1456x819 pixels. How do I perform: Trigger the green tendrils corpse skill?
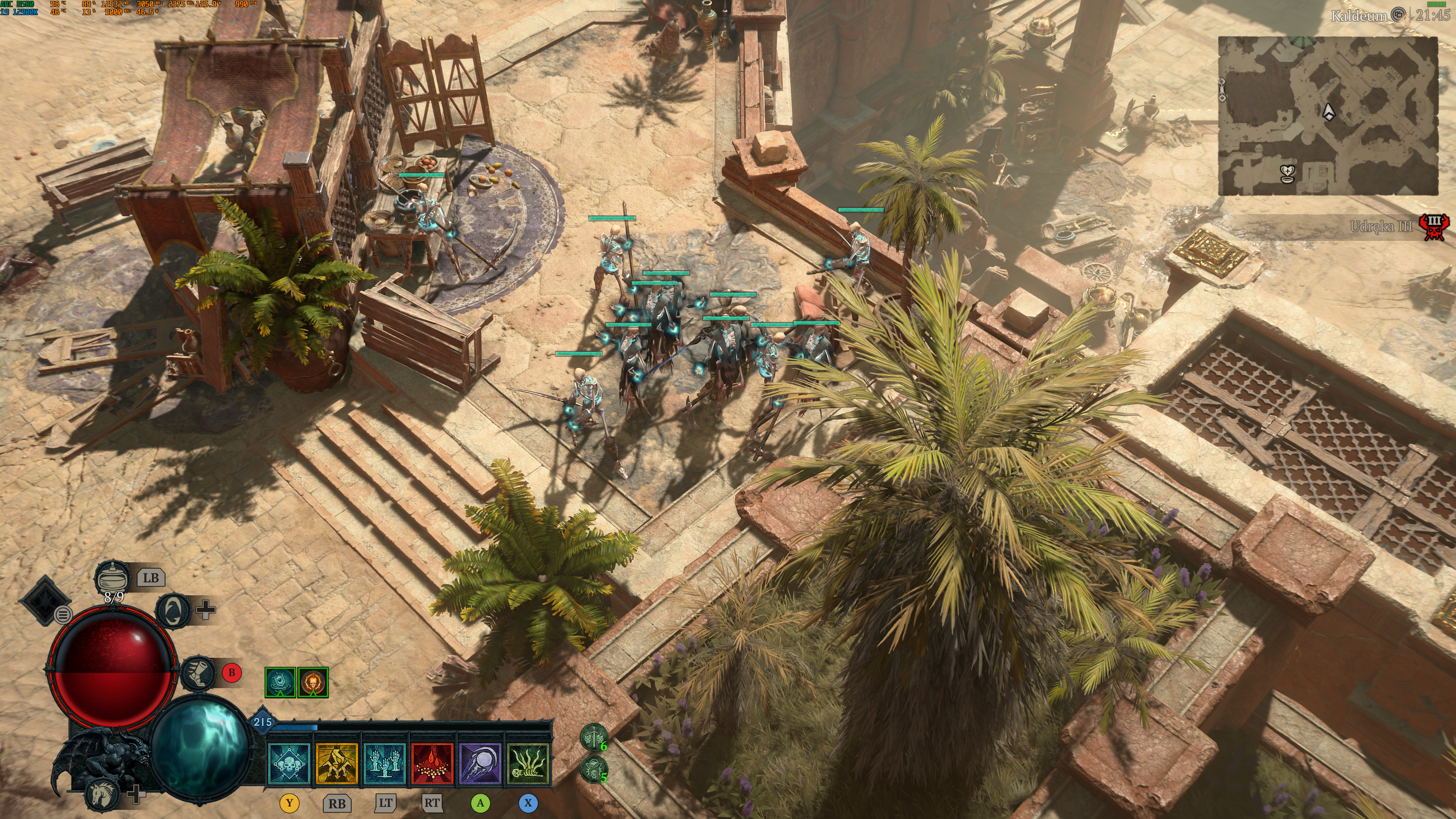pos(529,764)
